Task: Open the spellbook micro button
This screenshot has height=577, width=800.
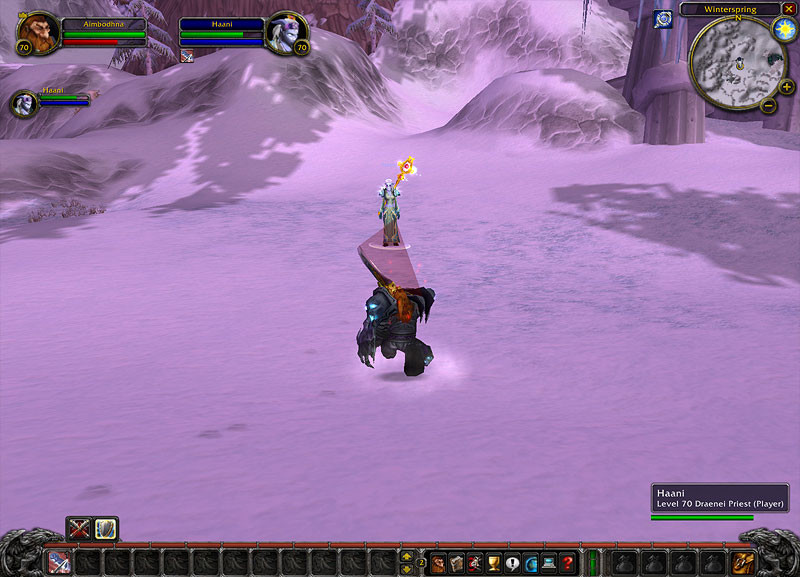Action: (x=457, y=563)
